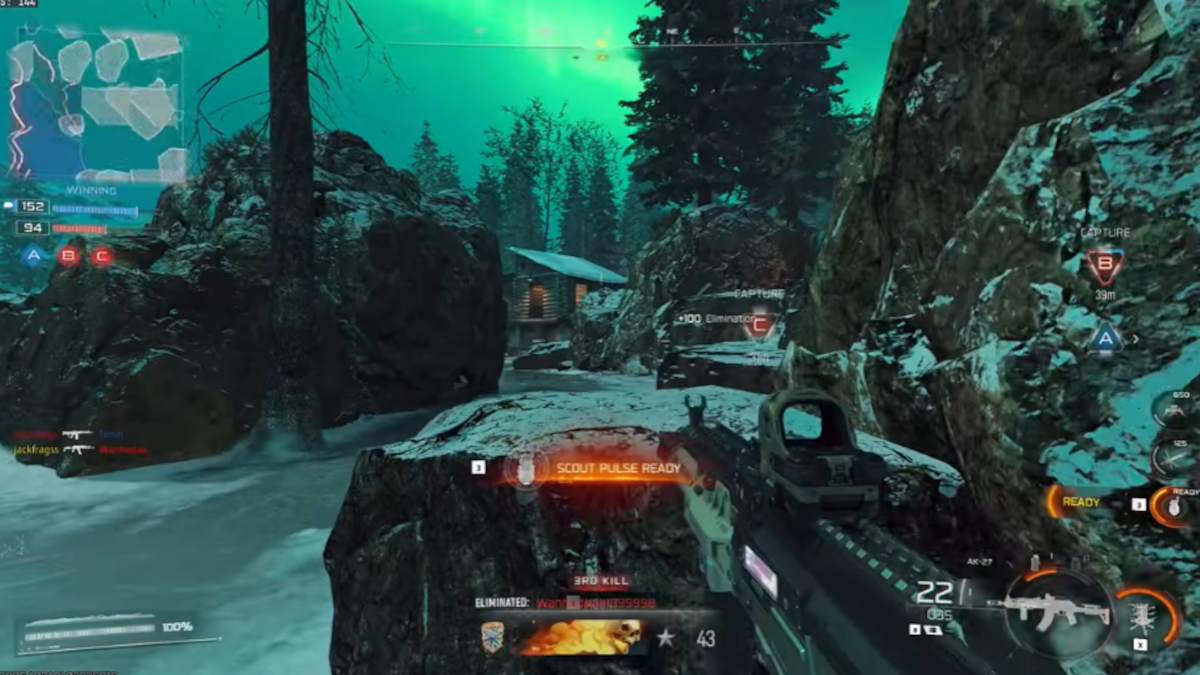Click the eliminated player's emblem badge
Screen dimensions: 1200x675
(493, 637)
